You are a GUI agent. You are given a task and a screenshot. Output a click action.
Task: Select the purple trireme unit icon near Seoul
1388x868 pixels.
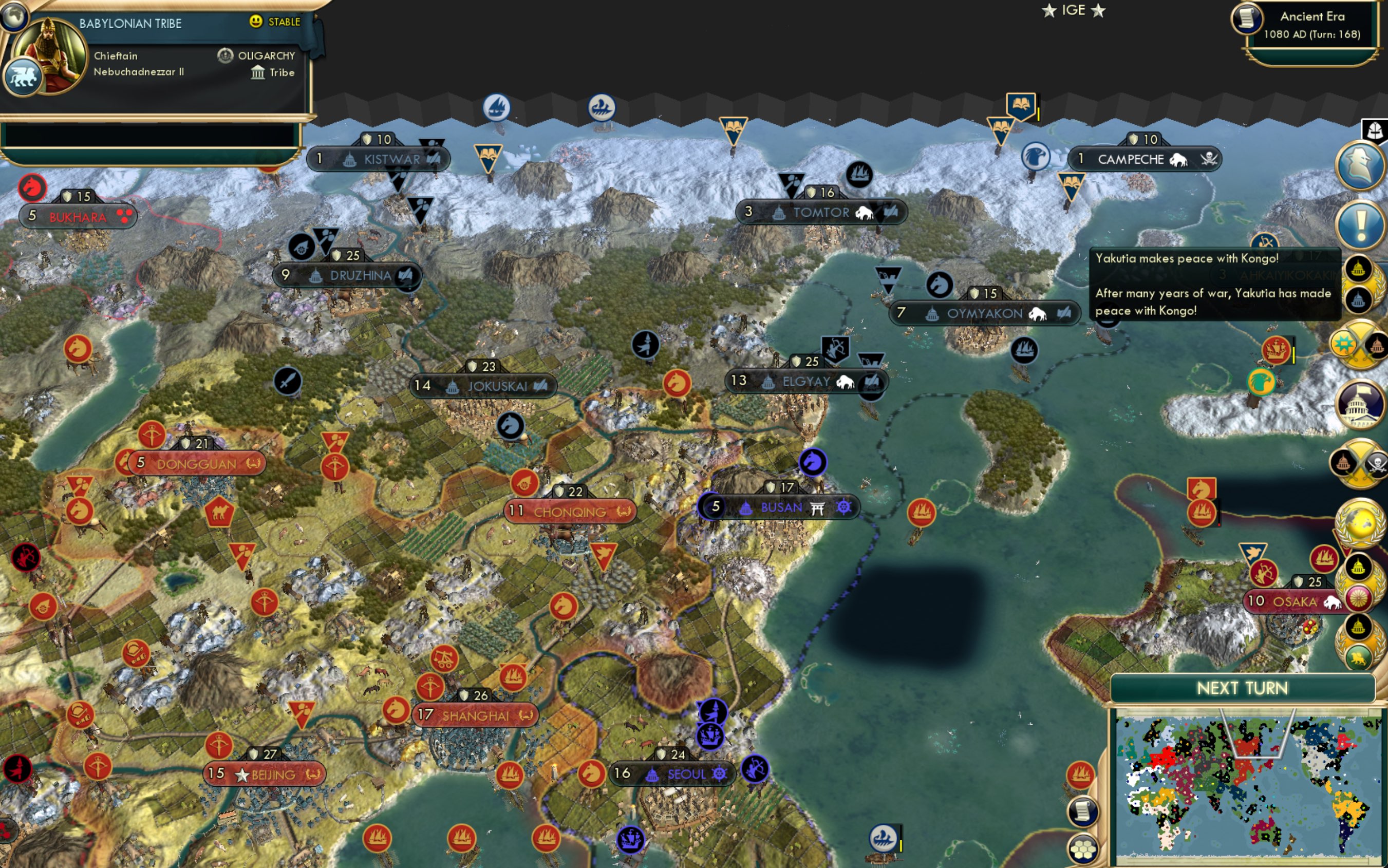(x=710, y=738)
